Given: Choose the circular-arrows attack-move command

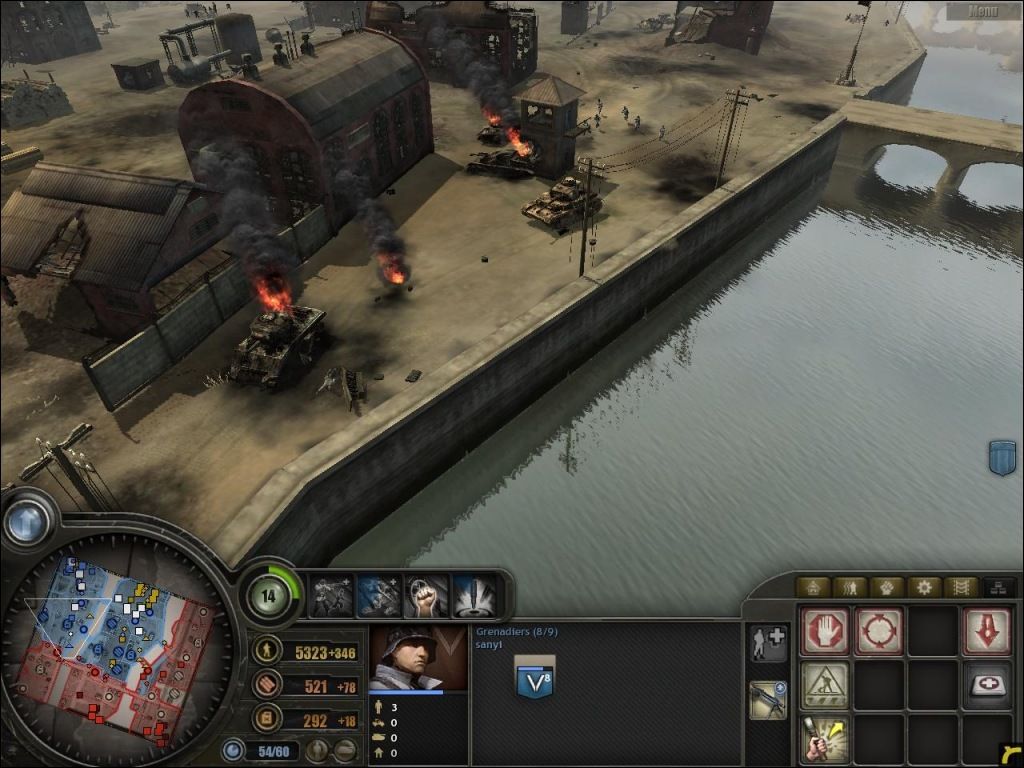Looking at the screenshot, I should [x=879, y=631].
